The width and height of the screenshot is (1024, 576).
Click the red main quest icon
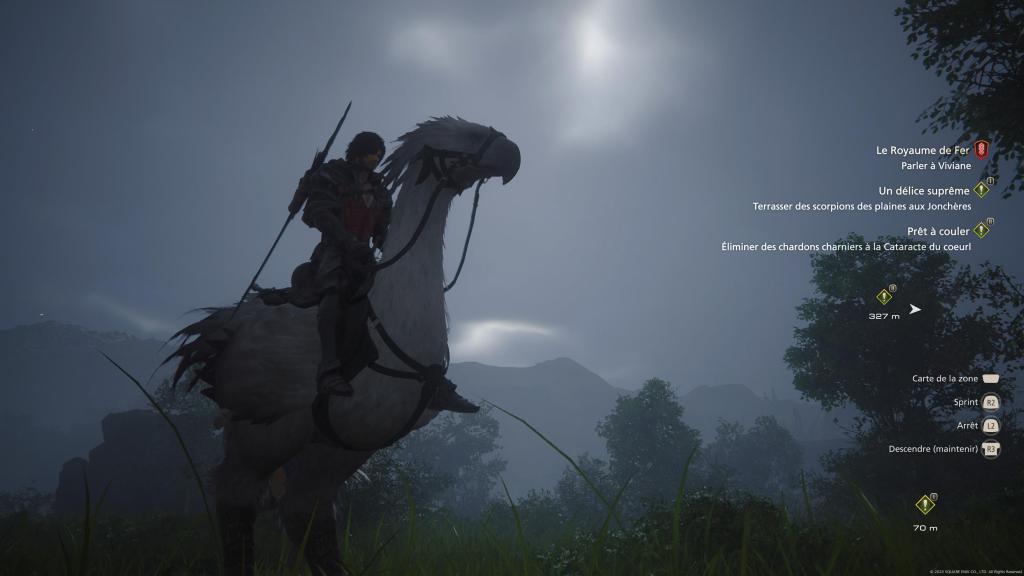(x=981, y=150)
